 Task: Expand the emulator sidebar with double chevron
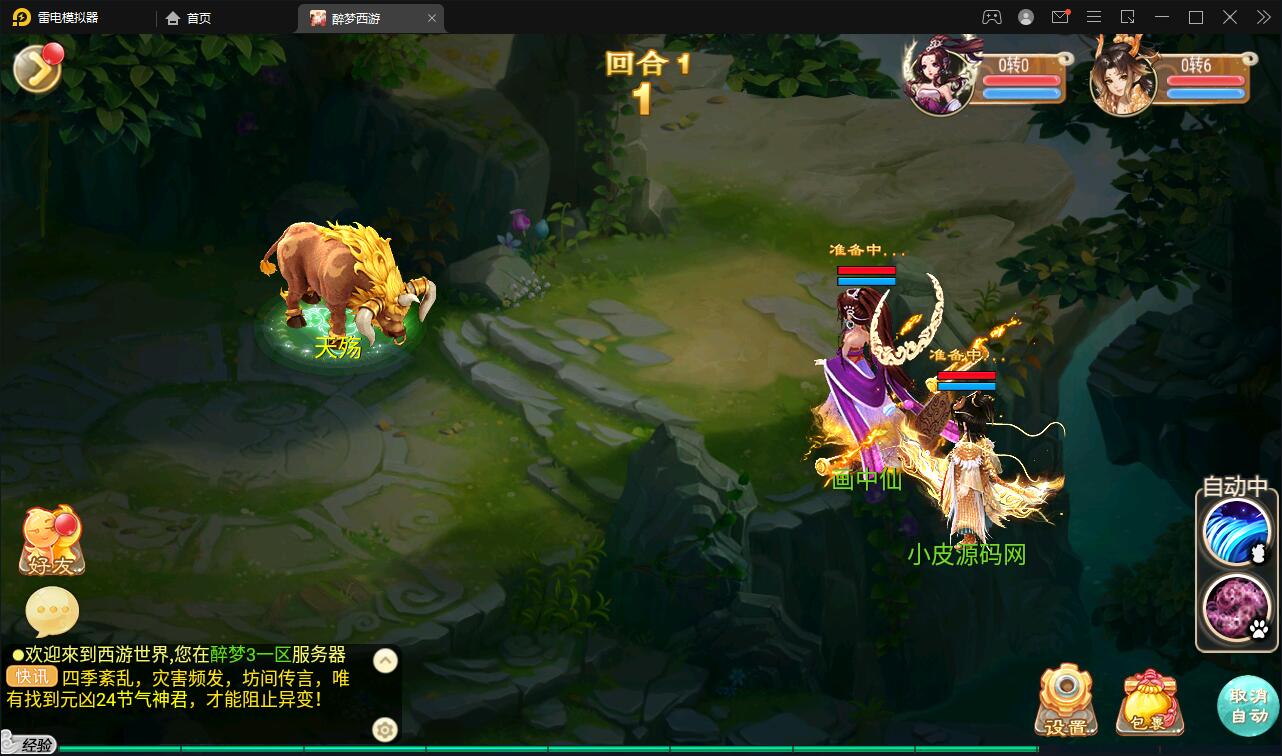click(x=1262, y=17)
